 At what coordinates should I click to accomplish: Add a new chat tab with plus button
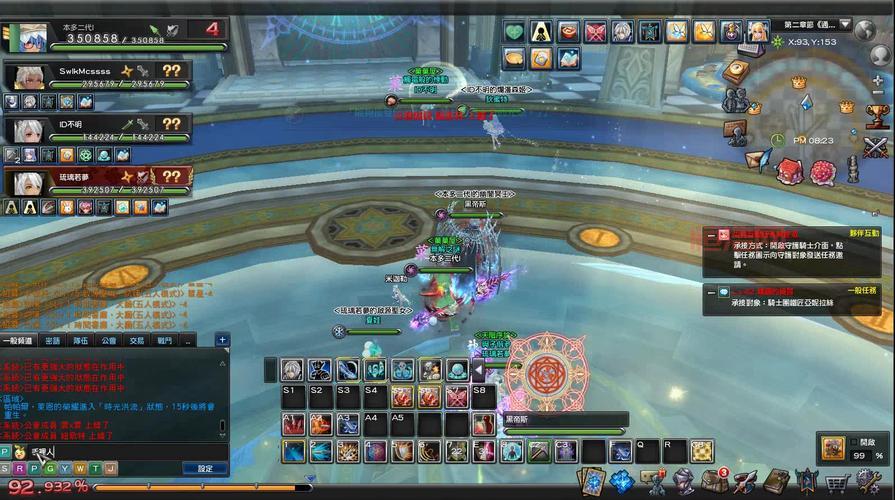222,340
